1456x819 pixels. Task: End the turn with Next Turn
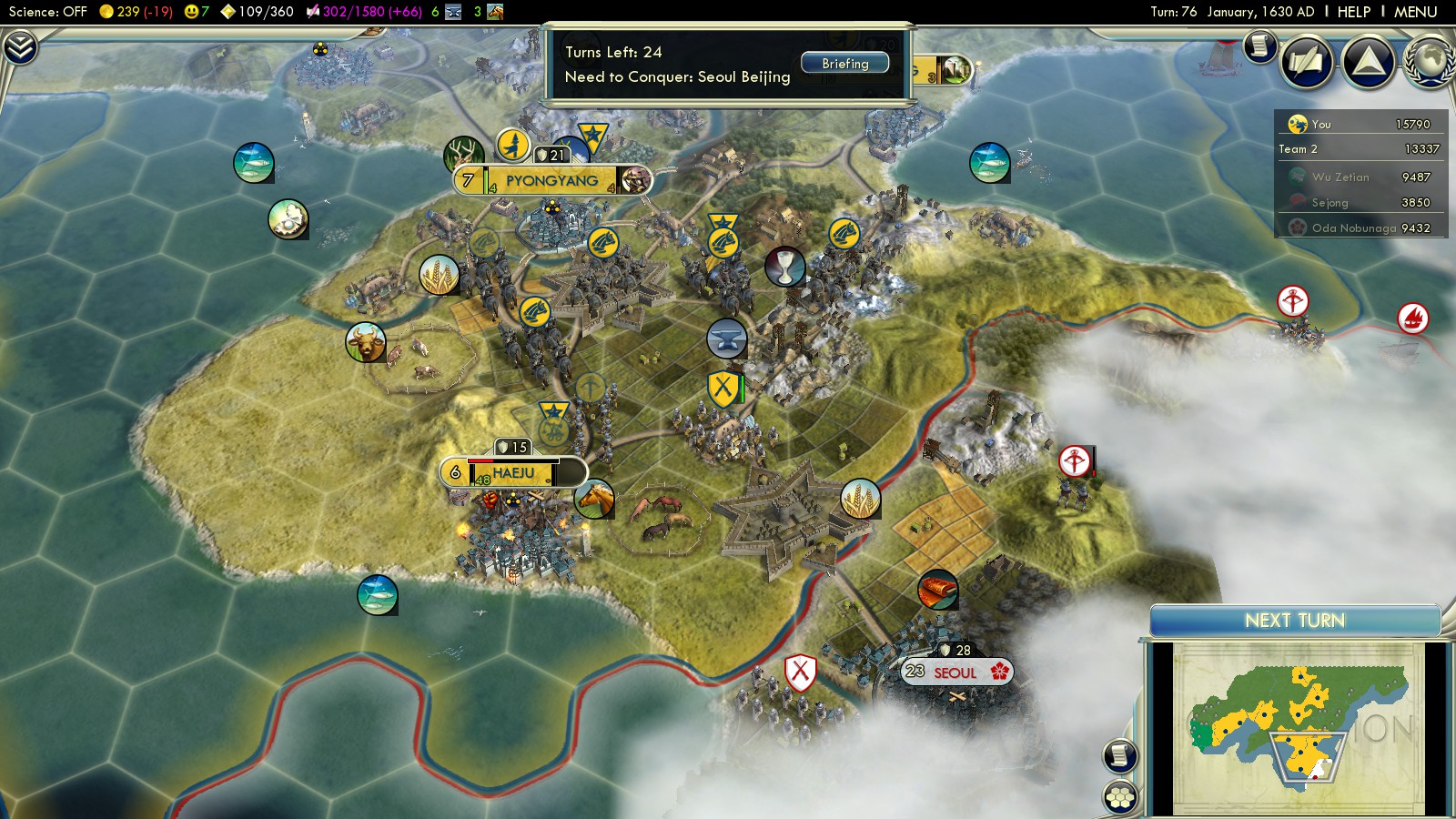pyautogui.click(x=1294, y=621)
